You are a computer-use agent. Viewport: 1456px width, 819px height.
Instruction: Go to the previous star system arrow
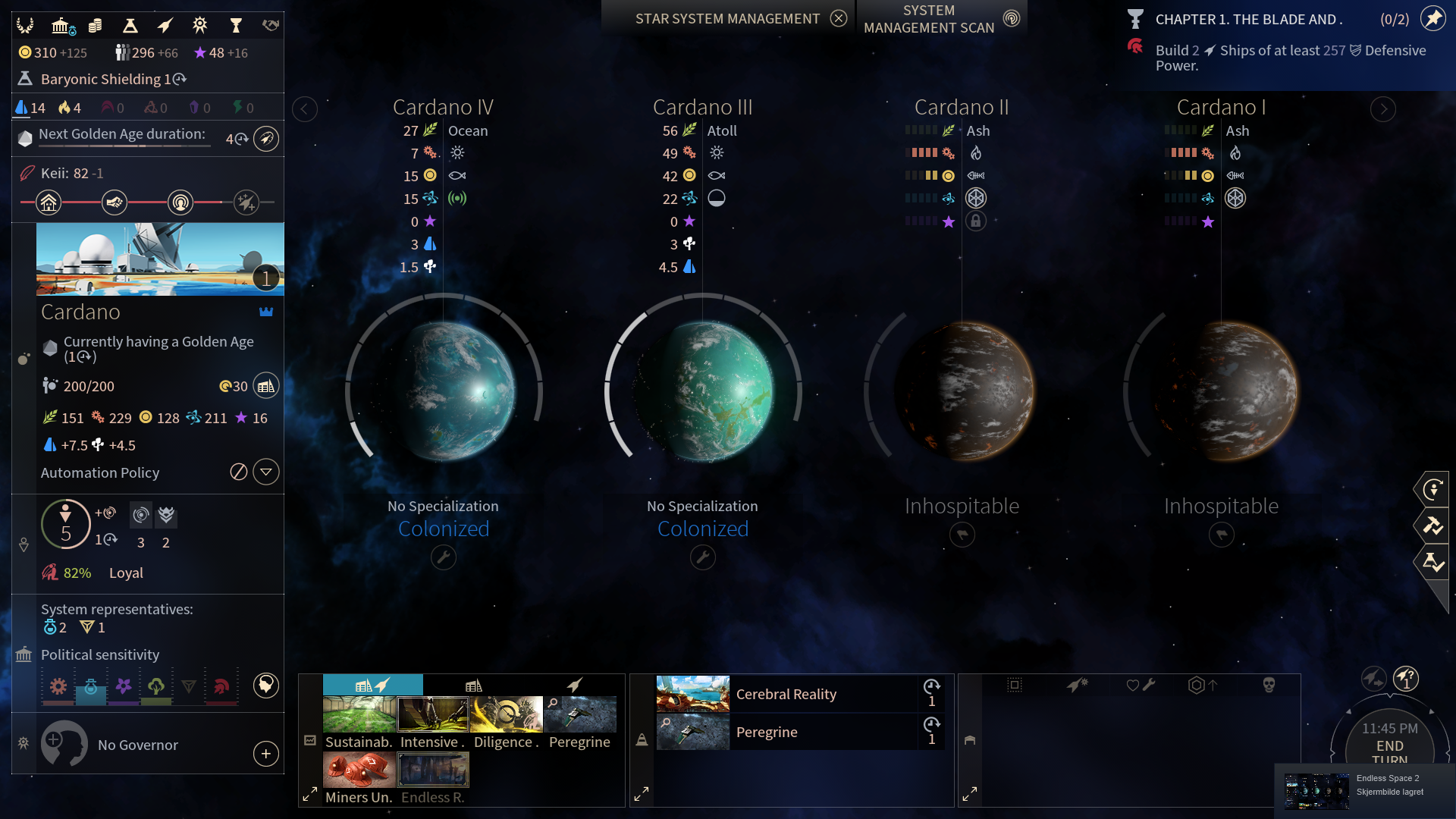[304, 109]
